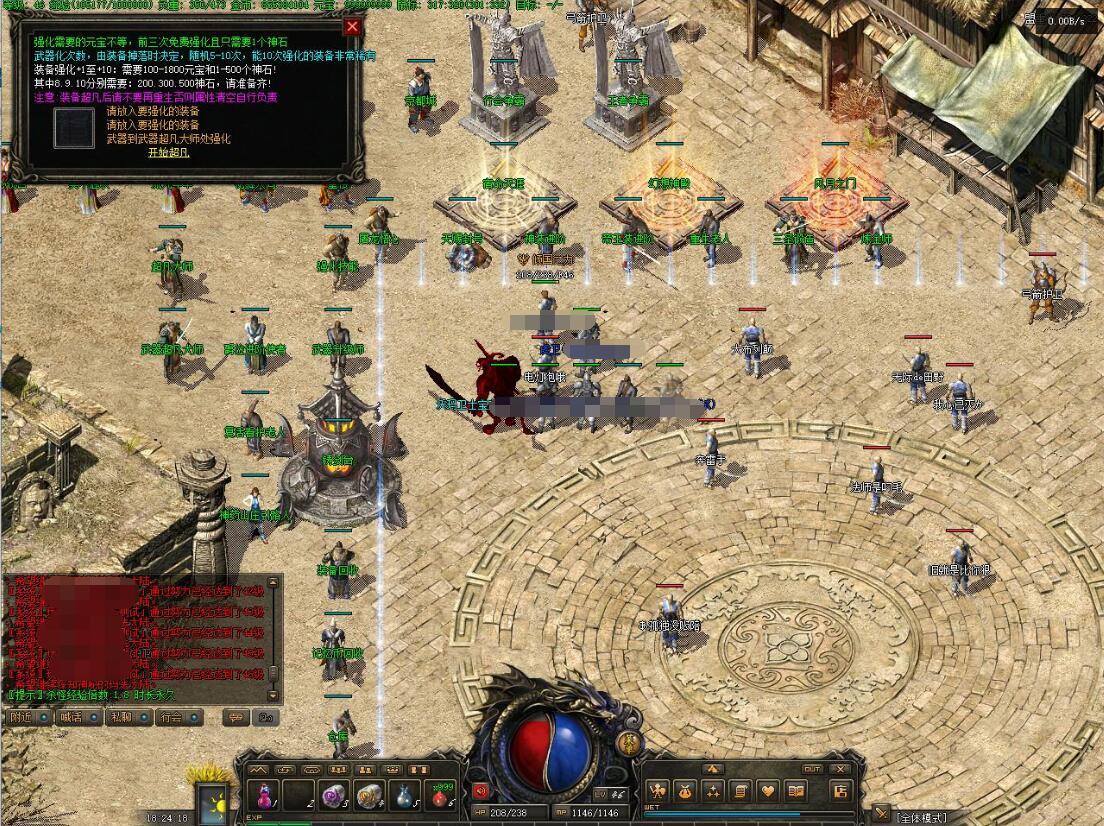Use the red potion in hotbar slot 6
Screen dimensions: 1104x826
click(438, 797)
